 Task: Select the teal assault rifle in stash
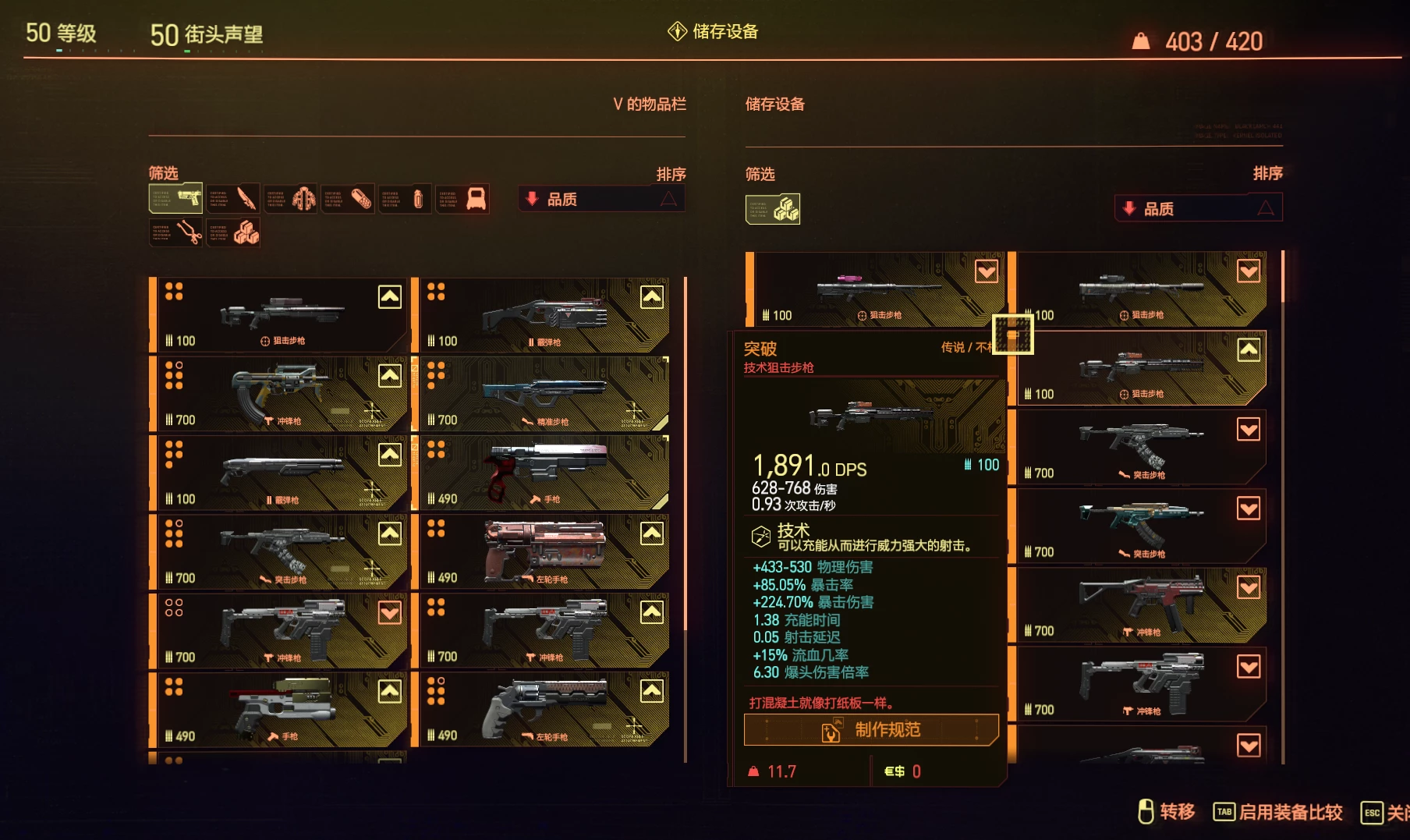(1142, 526)
